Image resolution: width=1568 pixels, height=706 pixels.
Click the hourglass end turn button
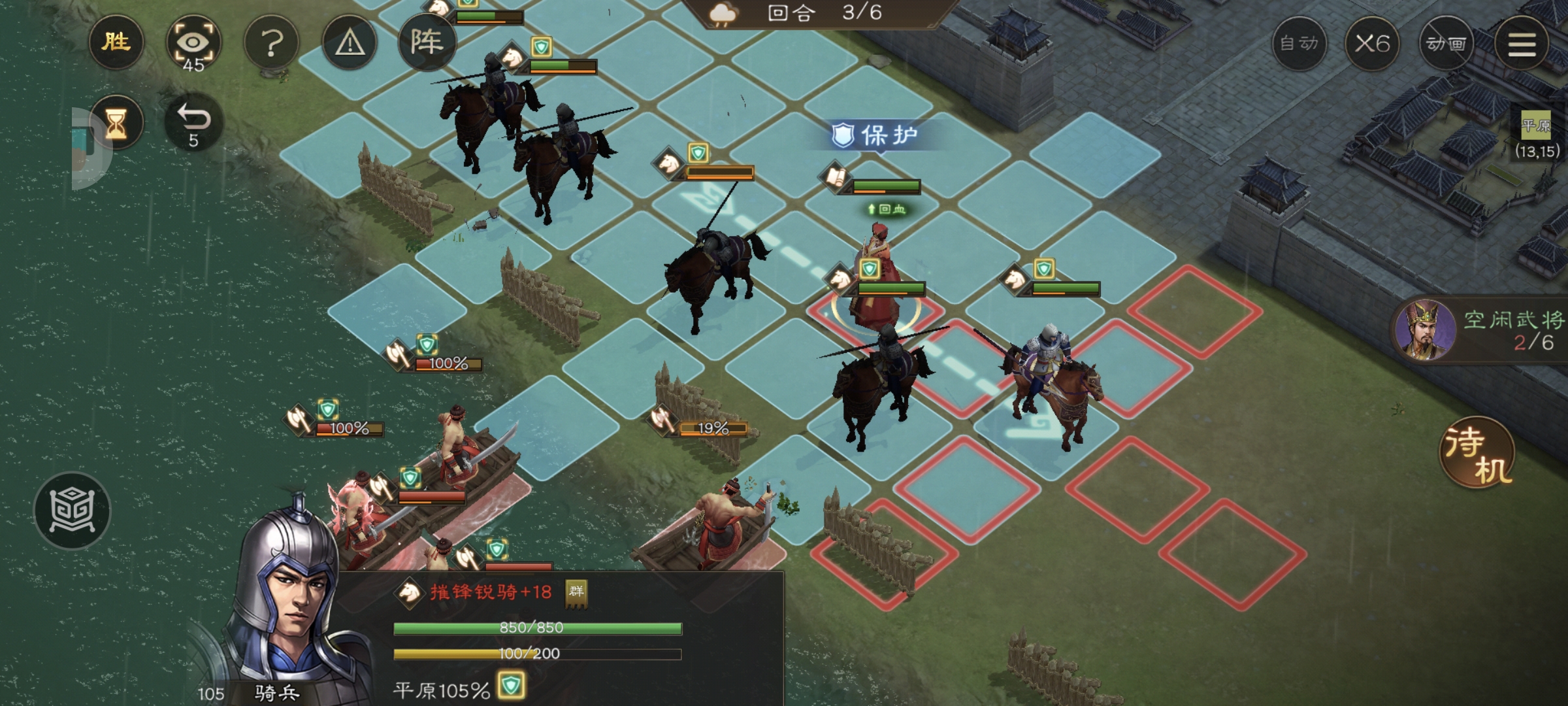click(x=116, y=123)
